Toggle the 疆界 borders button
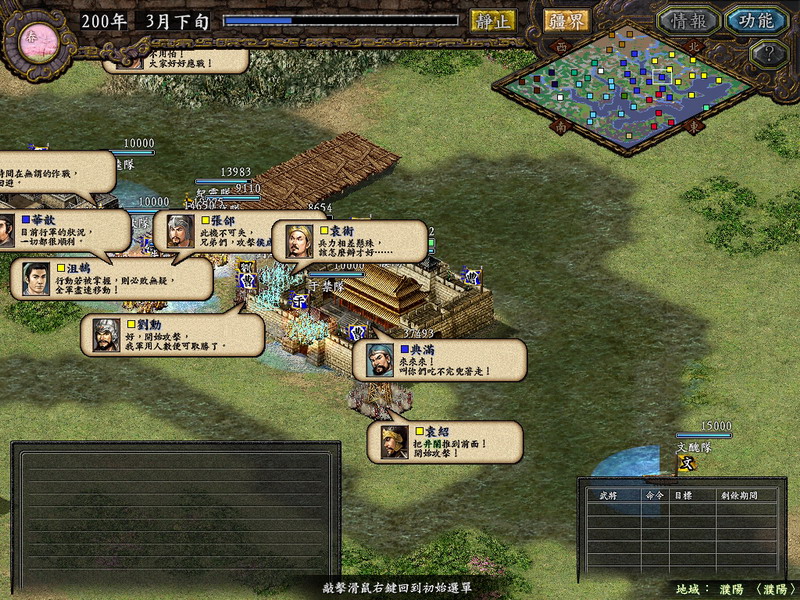 tap(566, 20)
